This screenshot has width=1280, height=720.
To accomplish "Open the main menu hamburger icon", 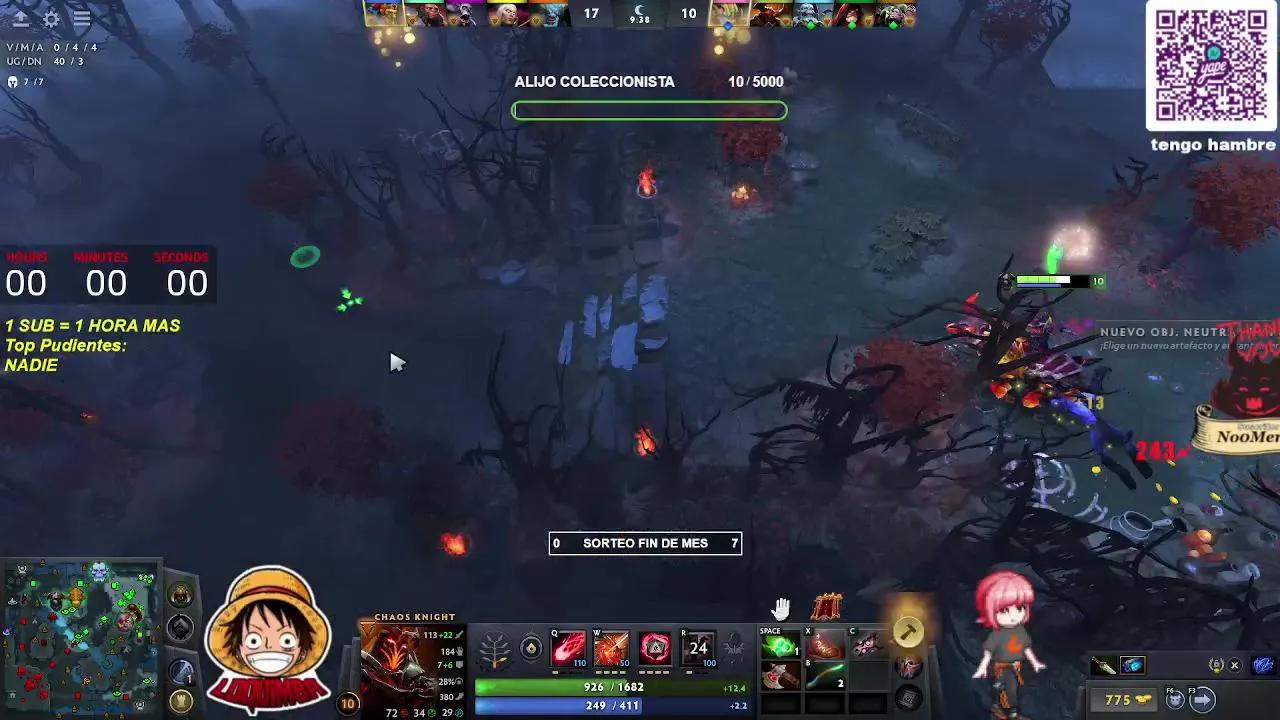I will (81, 17).
